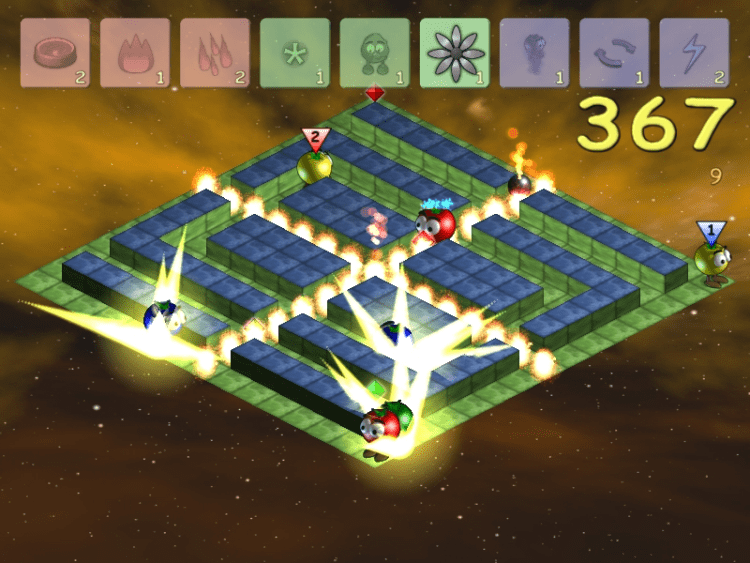Choose the purple ghost-like figure powerup slot
The height and width of the screenshot is (563, 750).
point(534,53)
